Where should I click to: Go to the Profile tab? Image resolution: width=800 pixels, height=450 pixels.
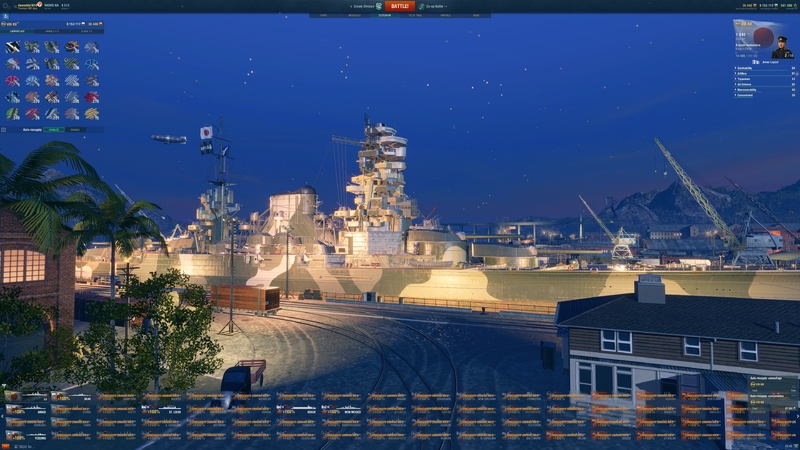[446, 15]
